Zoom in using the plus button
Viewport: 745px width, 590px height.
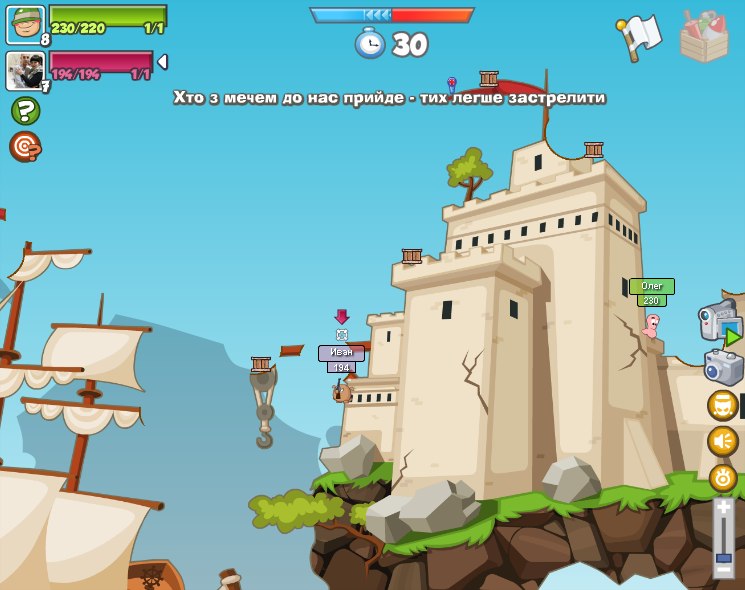(723, 508)
